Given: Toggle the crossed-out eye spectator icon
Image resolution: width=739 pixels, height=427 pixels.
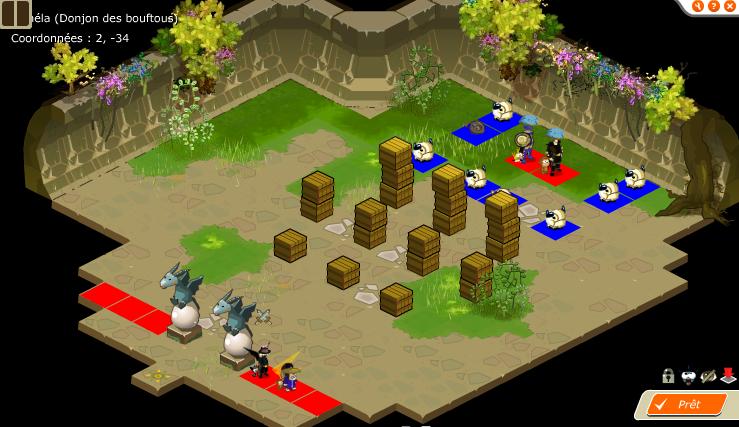Looking at the screenshot, I should point(708,376).
